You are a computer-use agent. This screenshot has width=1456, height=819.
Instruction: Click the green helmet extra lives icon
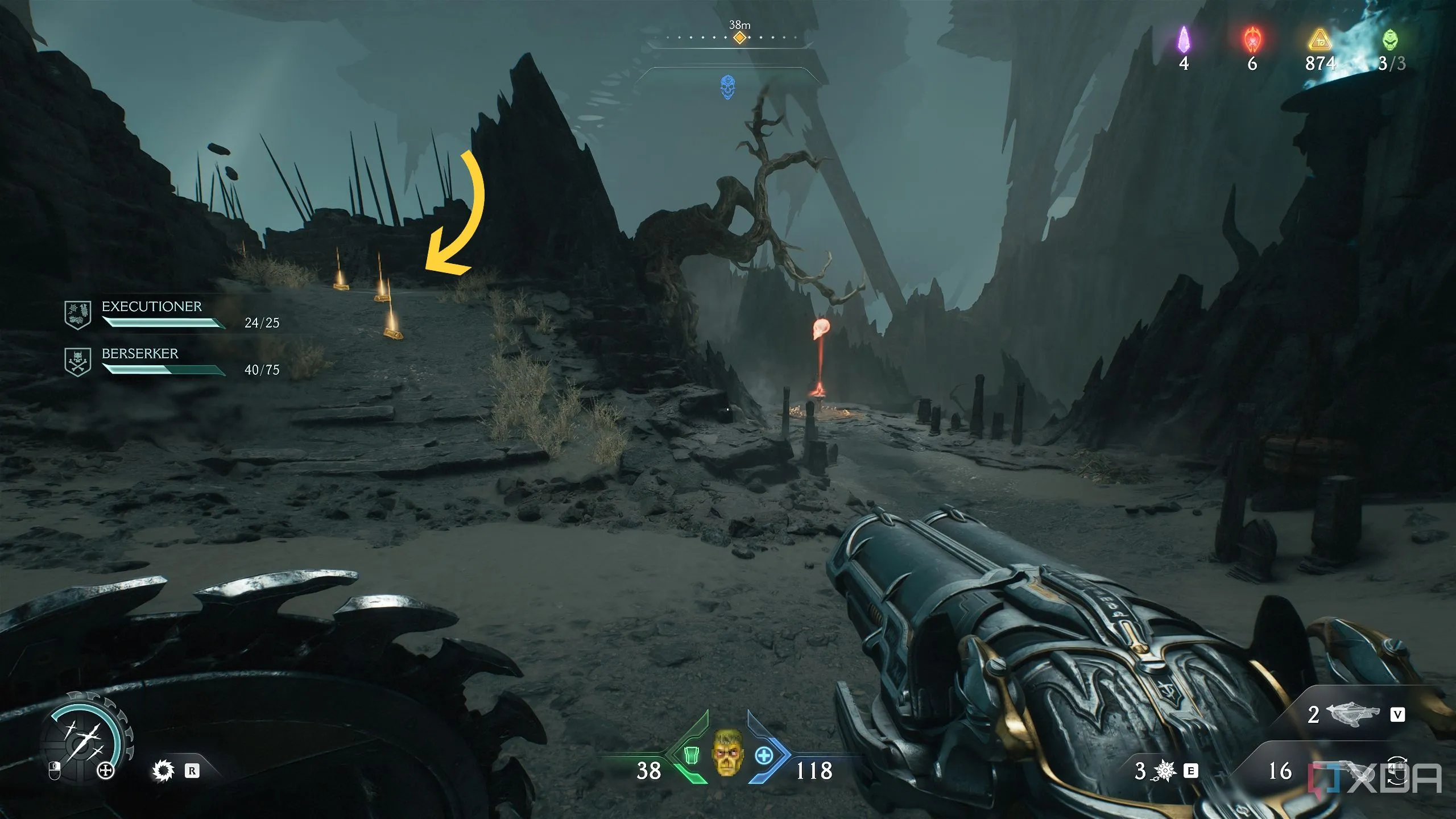coord(1389,40)
